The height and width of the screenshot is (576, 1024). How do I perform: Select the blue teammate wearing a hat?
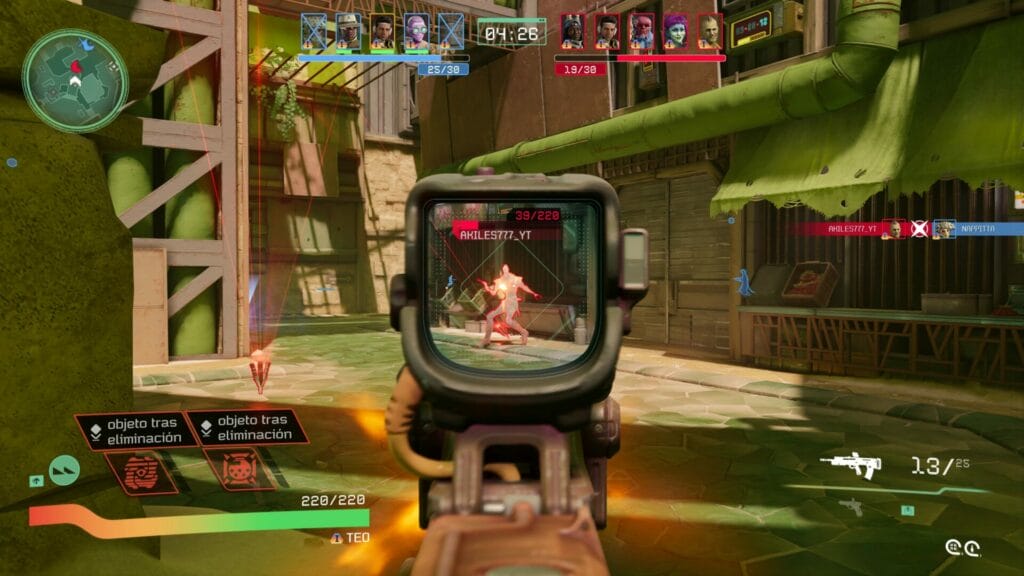click(348, 32)
